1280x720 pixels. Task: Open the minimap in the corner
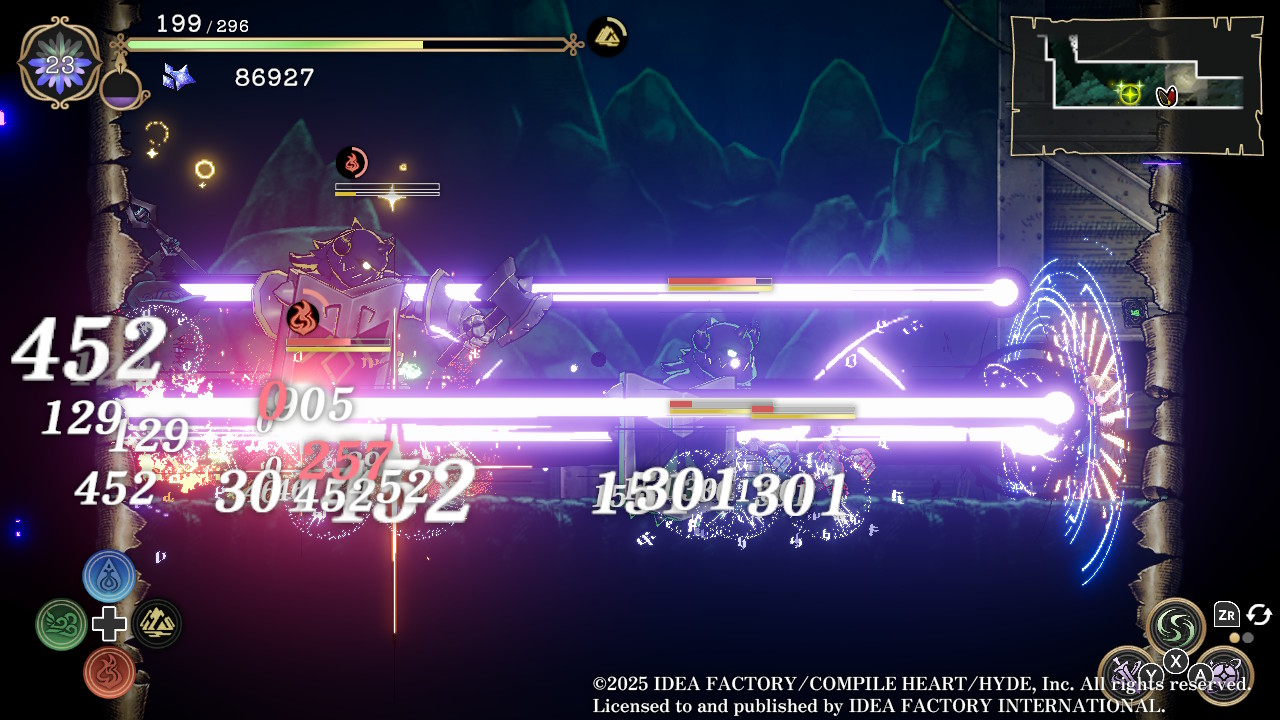point(1135,86)
